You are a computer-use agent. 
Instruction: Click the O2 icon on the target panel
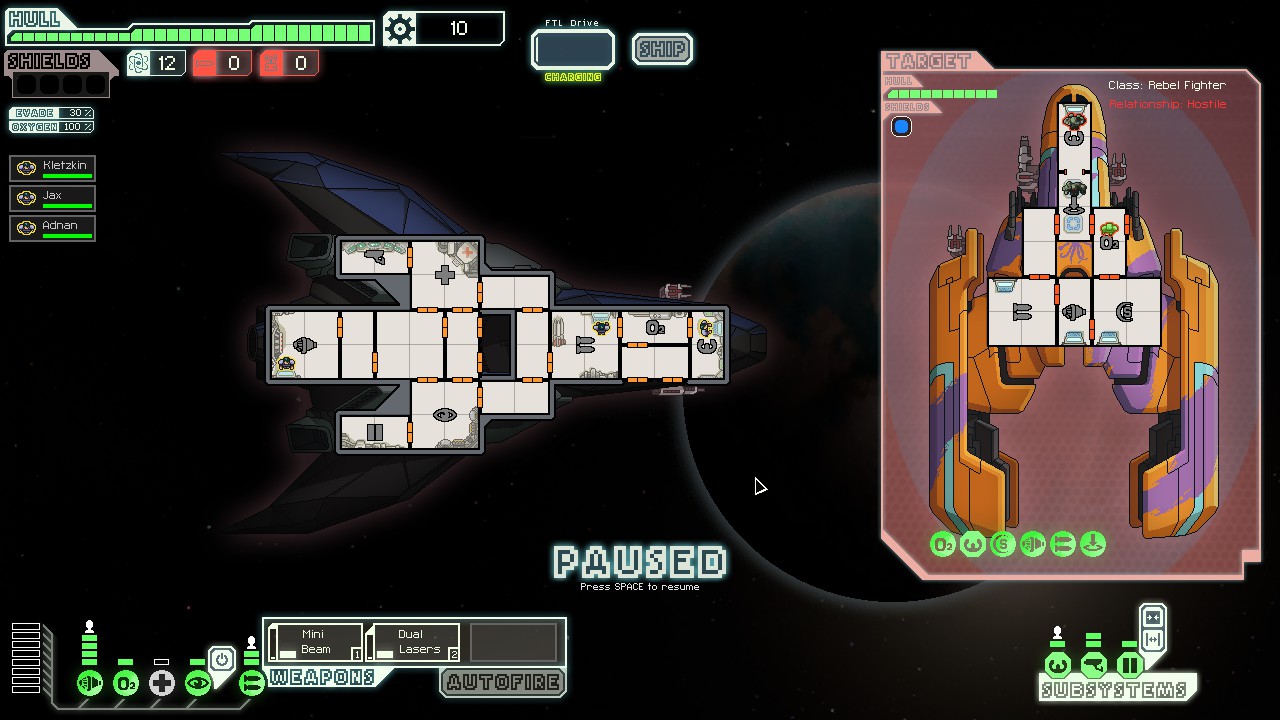943,544
